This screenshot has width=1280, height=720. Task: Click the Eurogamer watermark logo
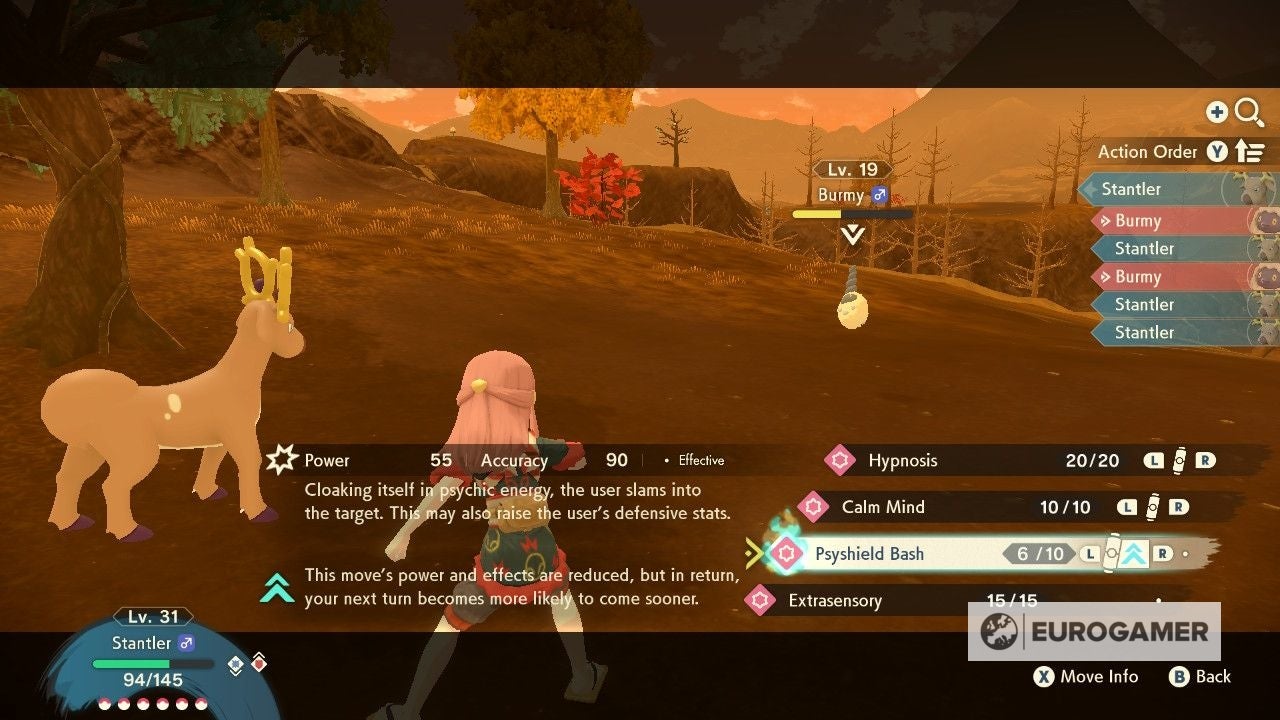1093,631
